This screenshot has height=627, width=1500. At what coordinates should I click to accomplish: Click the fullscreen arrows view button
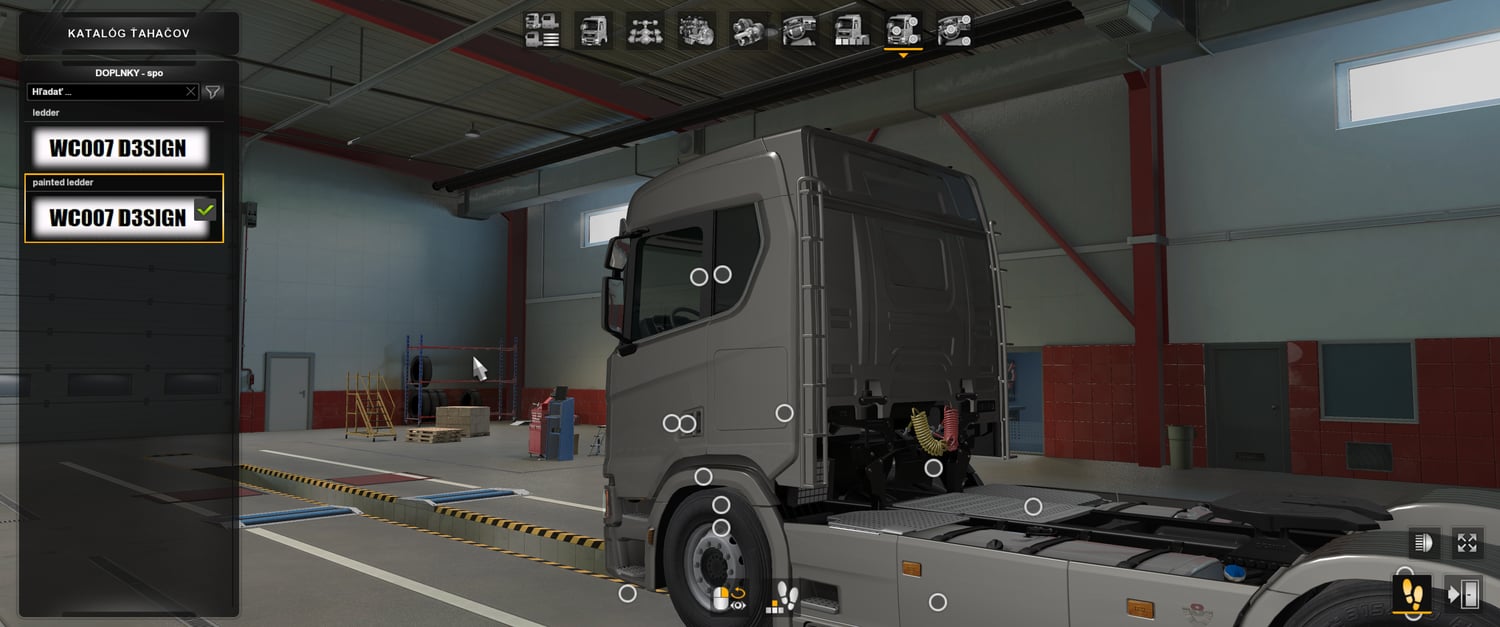pos(1467,543)
